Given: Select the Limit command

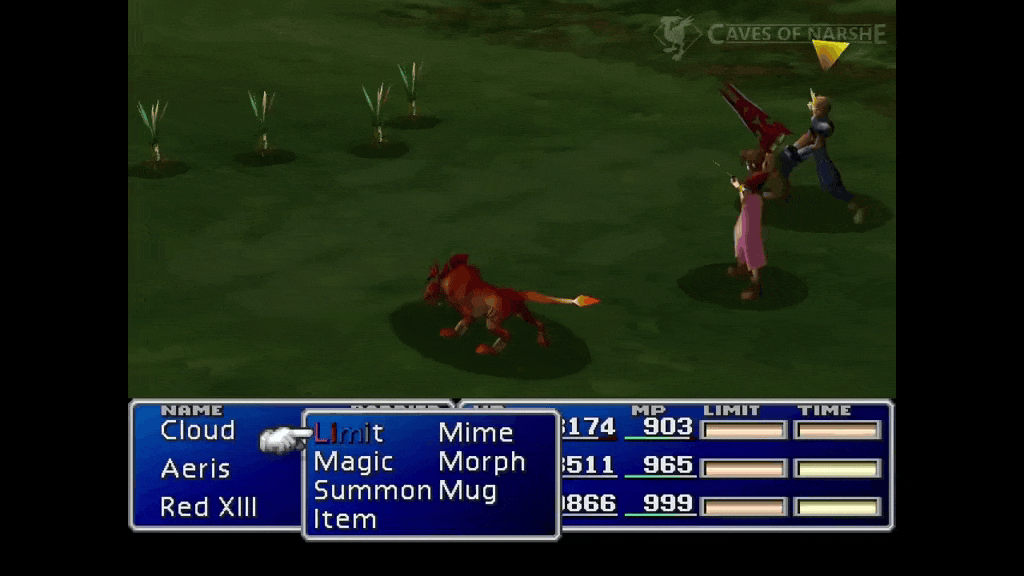Looking at the screenshot, I should tap(349, 433).
